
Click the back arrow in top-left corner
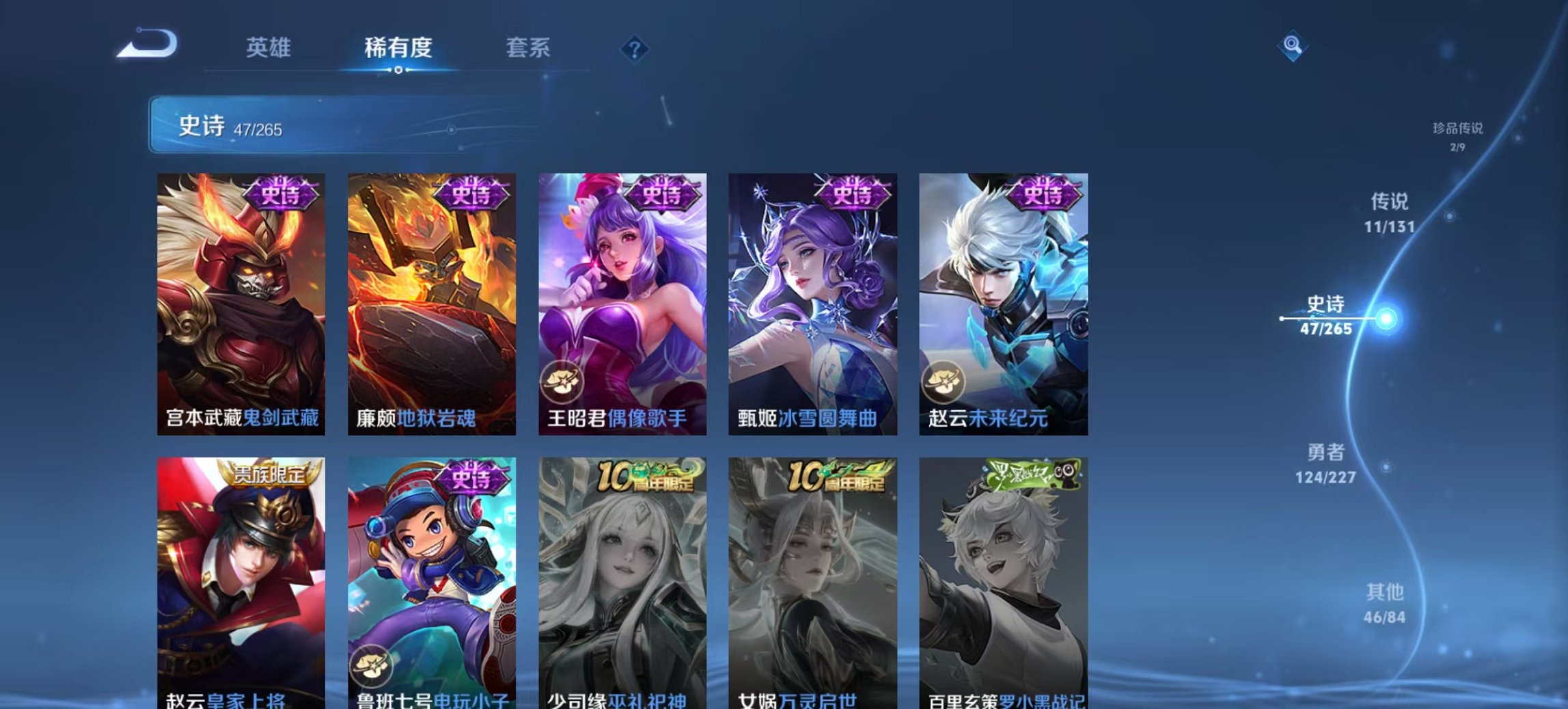[x=148, y=45]
